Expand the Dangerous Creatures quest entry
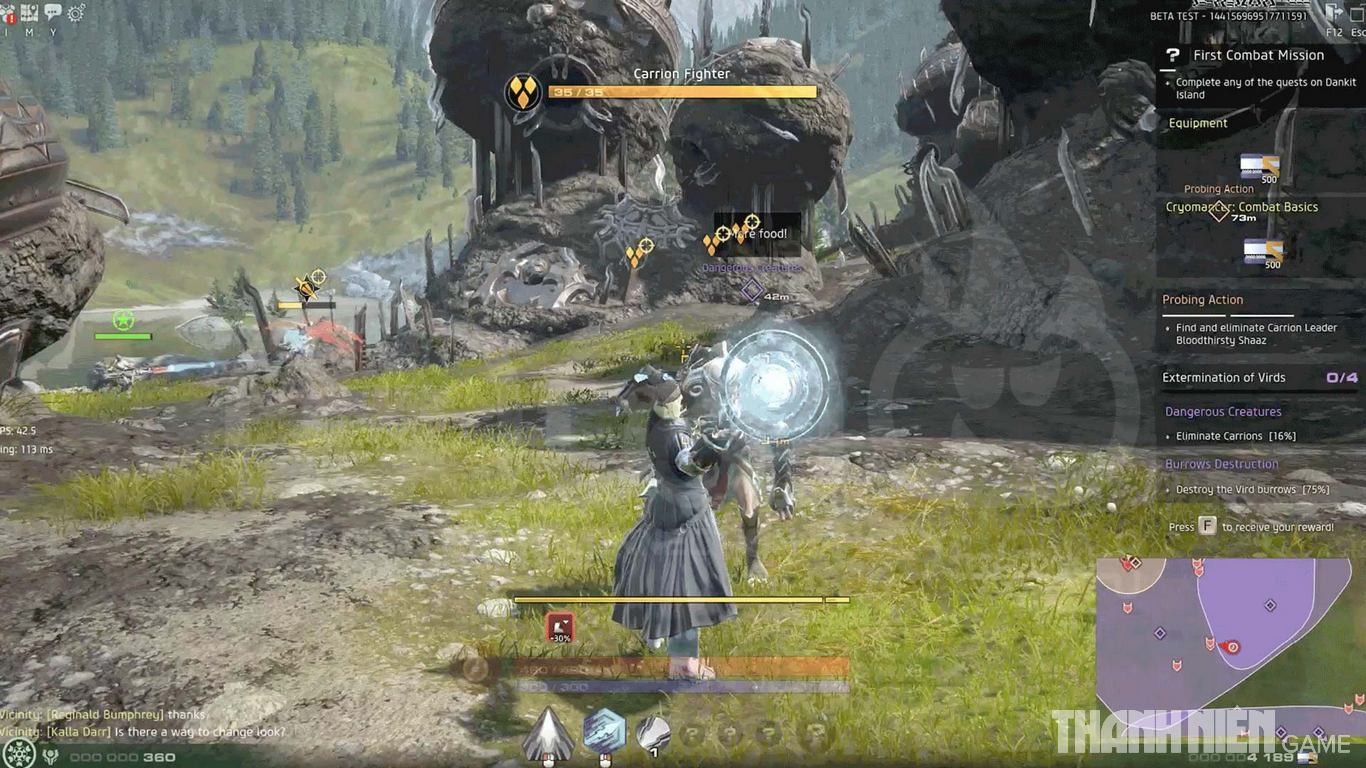The image size is (1366, 768). pos(1222,411)
